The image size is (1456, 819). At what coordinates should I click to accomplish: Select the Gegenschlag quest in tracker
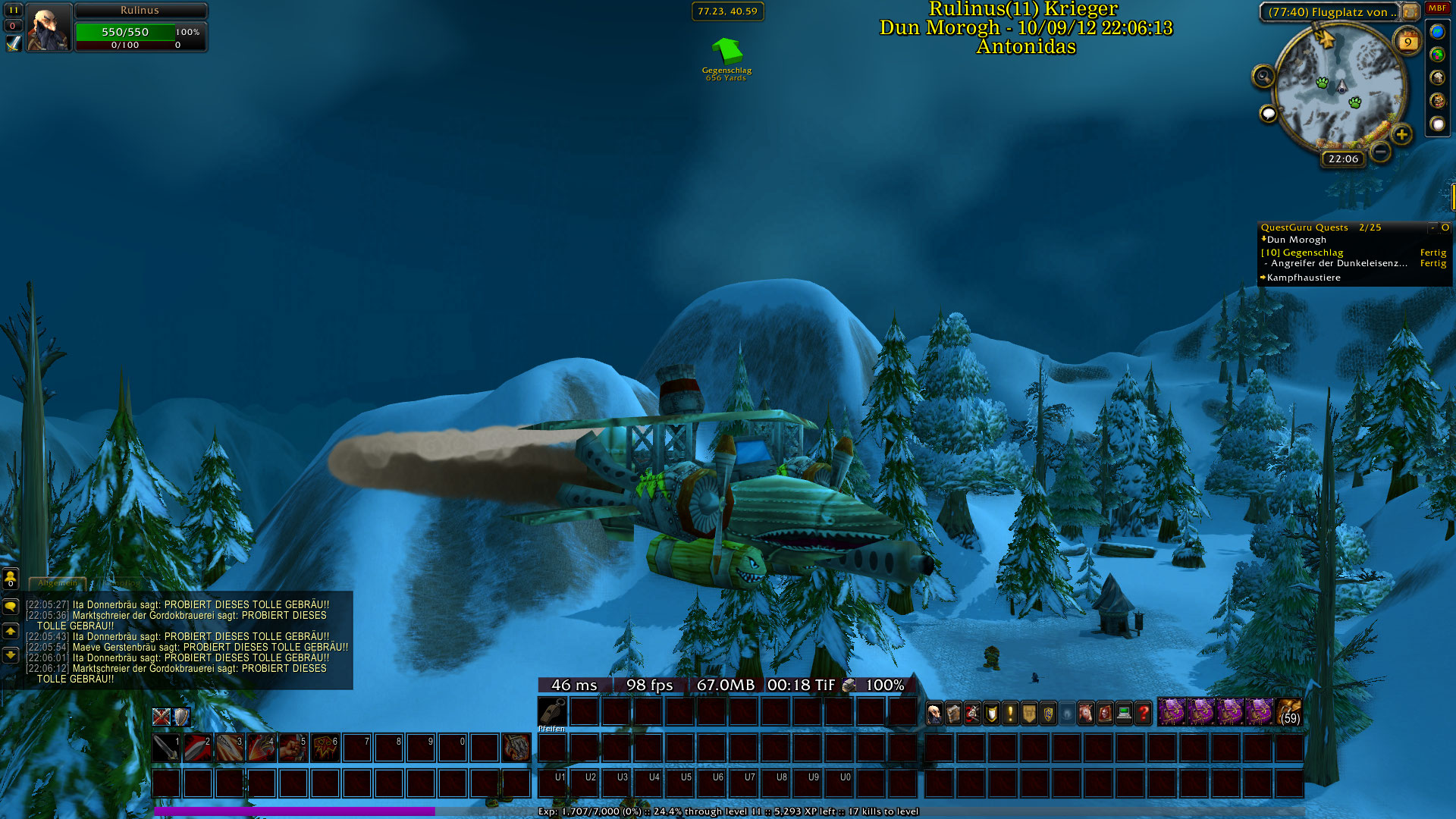(1313, 253)
